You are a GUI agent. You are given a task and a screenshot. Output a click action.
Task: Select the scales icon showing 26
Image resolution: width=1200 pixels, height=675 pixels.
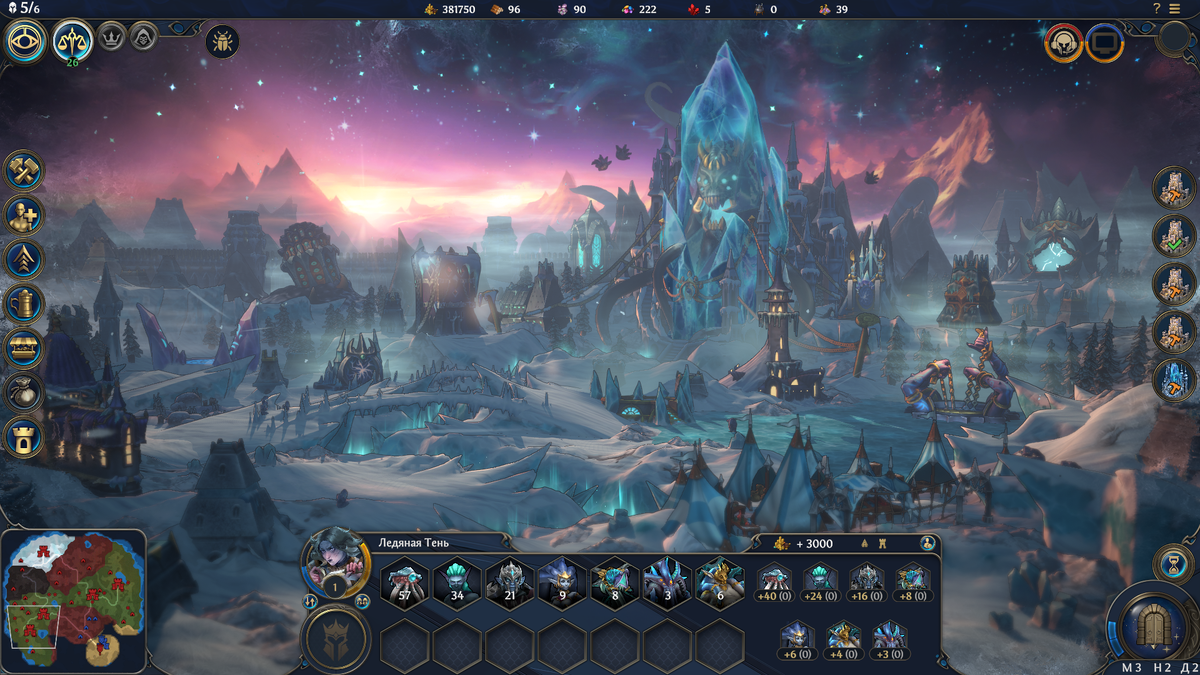pos(73,41)
